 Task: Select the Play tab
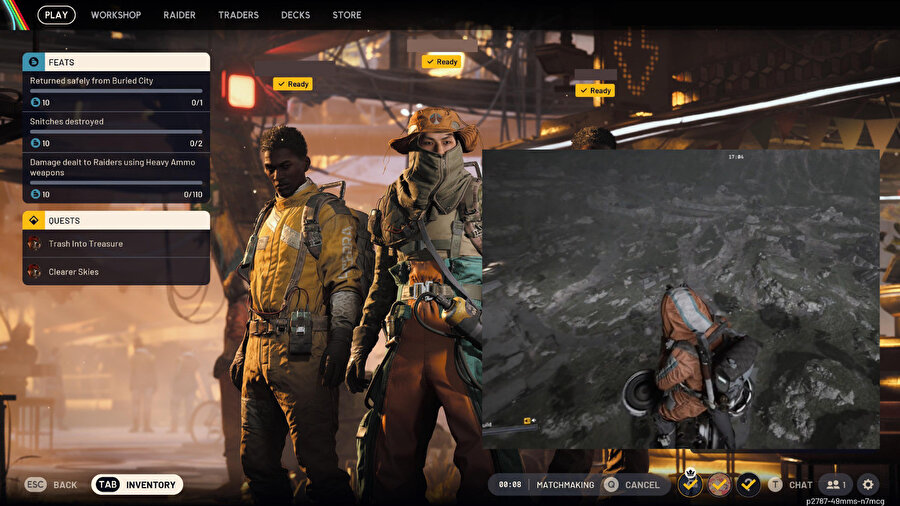(x=57, y=15)
